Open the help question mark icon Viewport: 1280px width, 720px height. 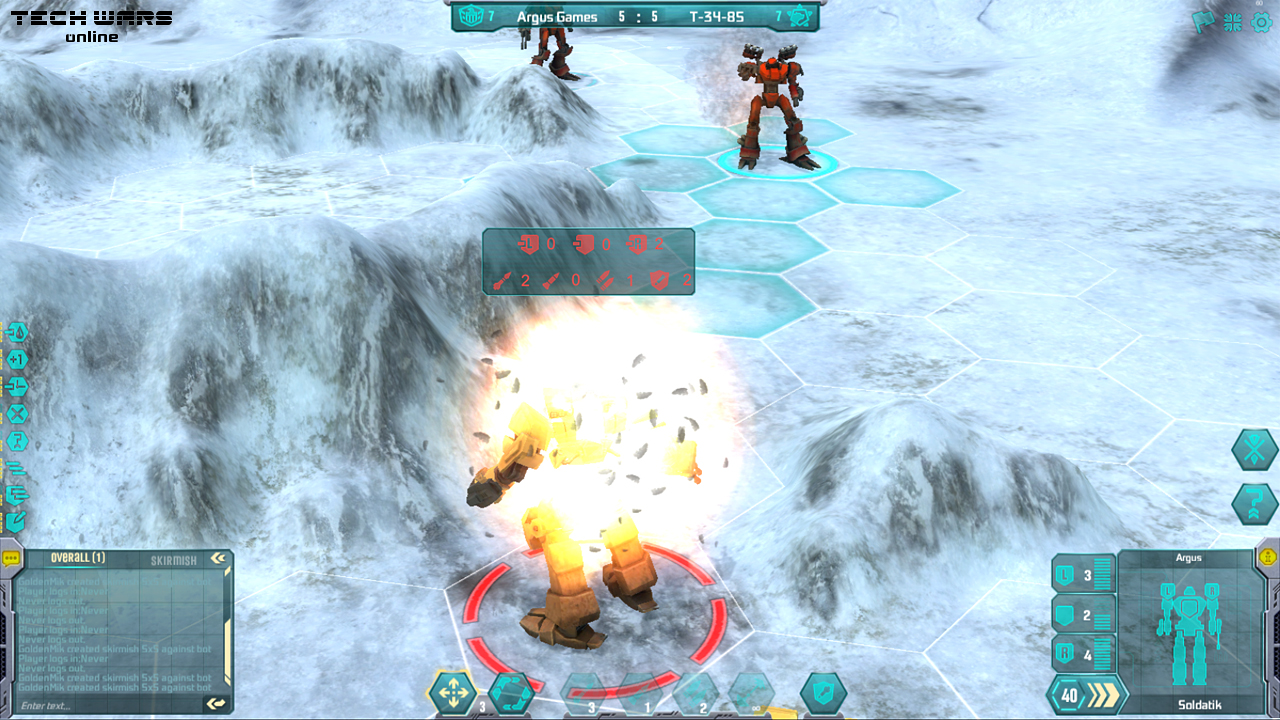pos(1253,503)
